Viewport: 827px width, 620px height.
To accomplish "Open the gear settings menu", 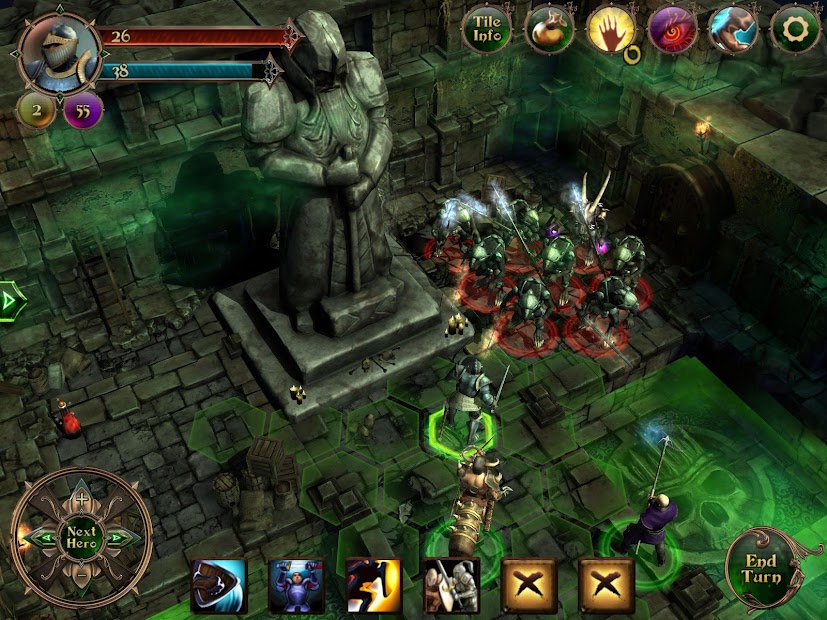I will 796,30.
